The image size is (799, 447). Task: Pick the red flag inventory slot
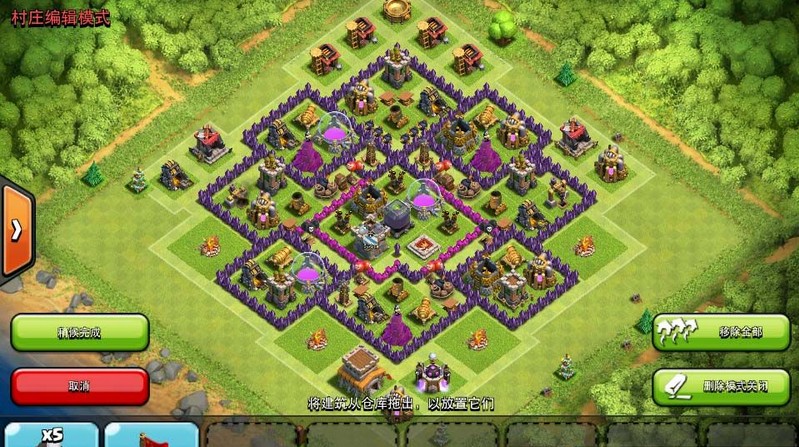(x=150, y=435)
